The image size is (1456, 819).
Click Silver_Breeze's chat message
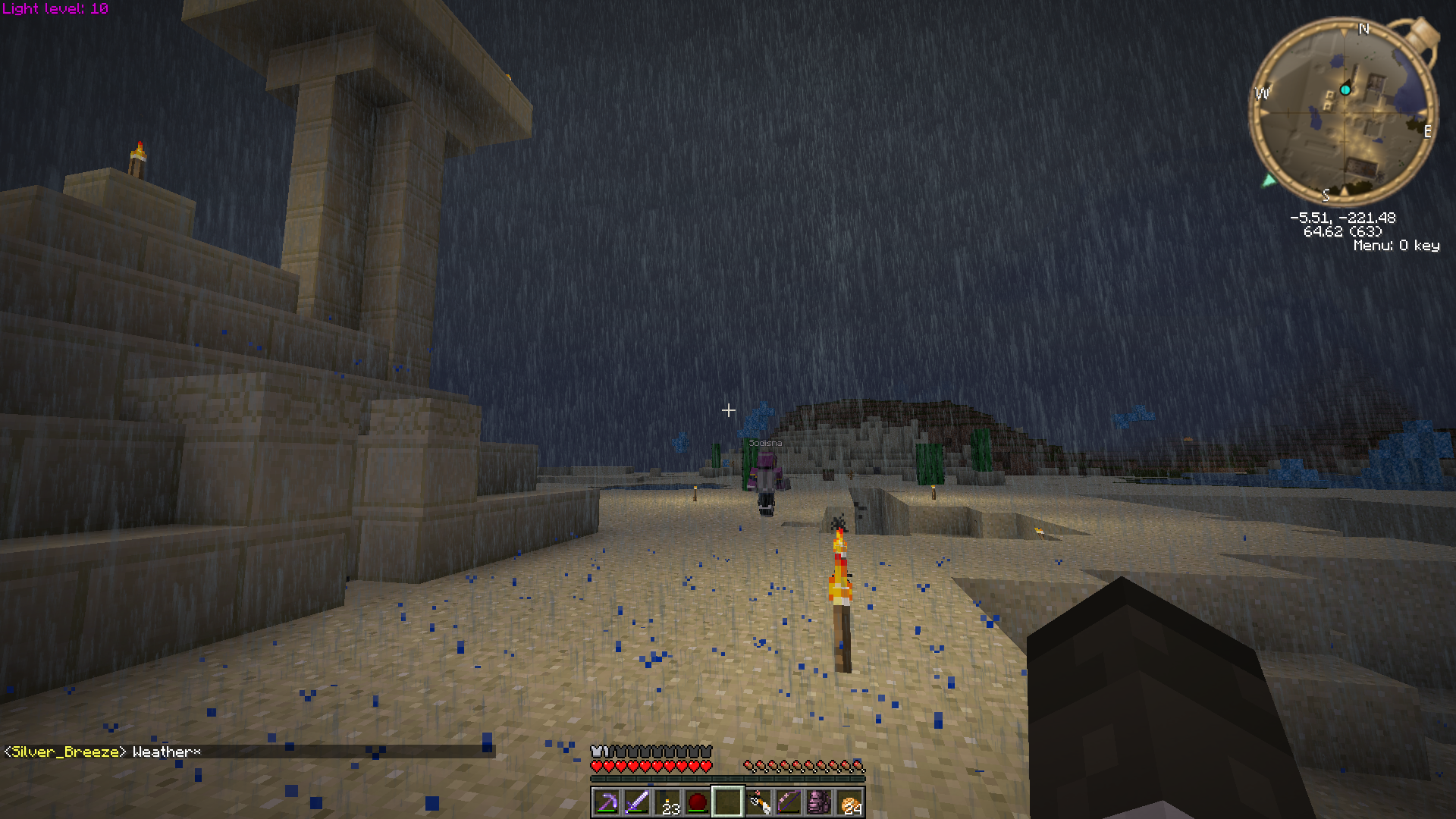pyautogui.click(x=102, y=752)
